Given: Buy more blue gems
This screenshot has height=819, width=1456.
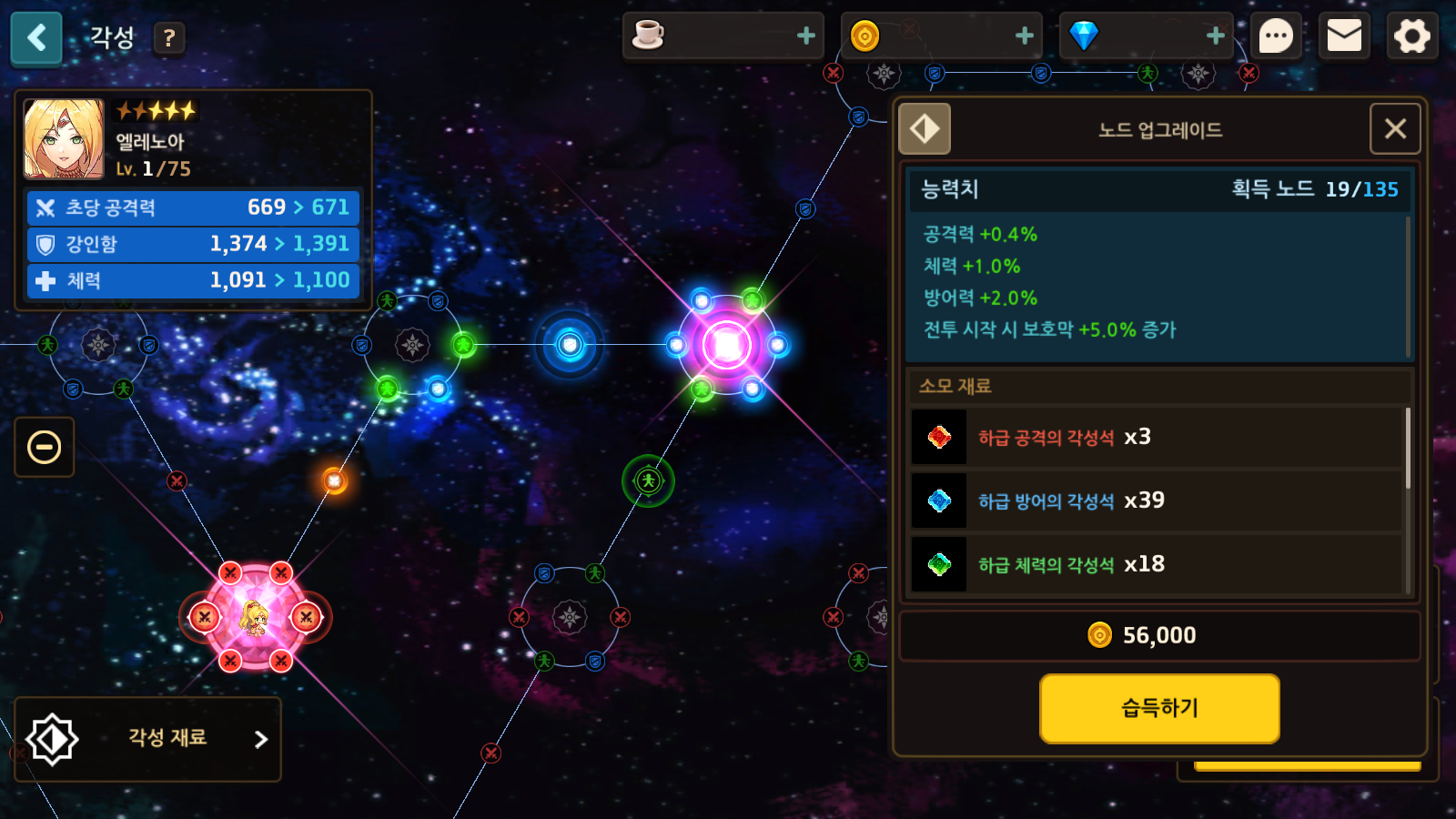Looking at the screenshot, I should [x=1215, y=35].
